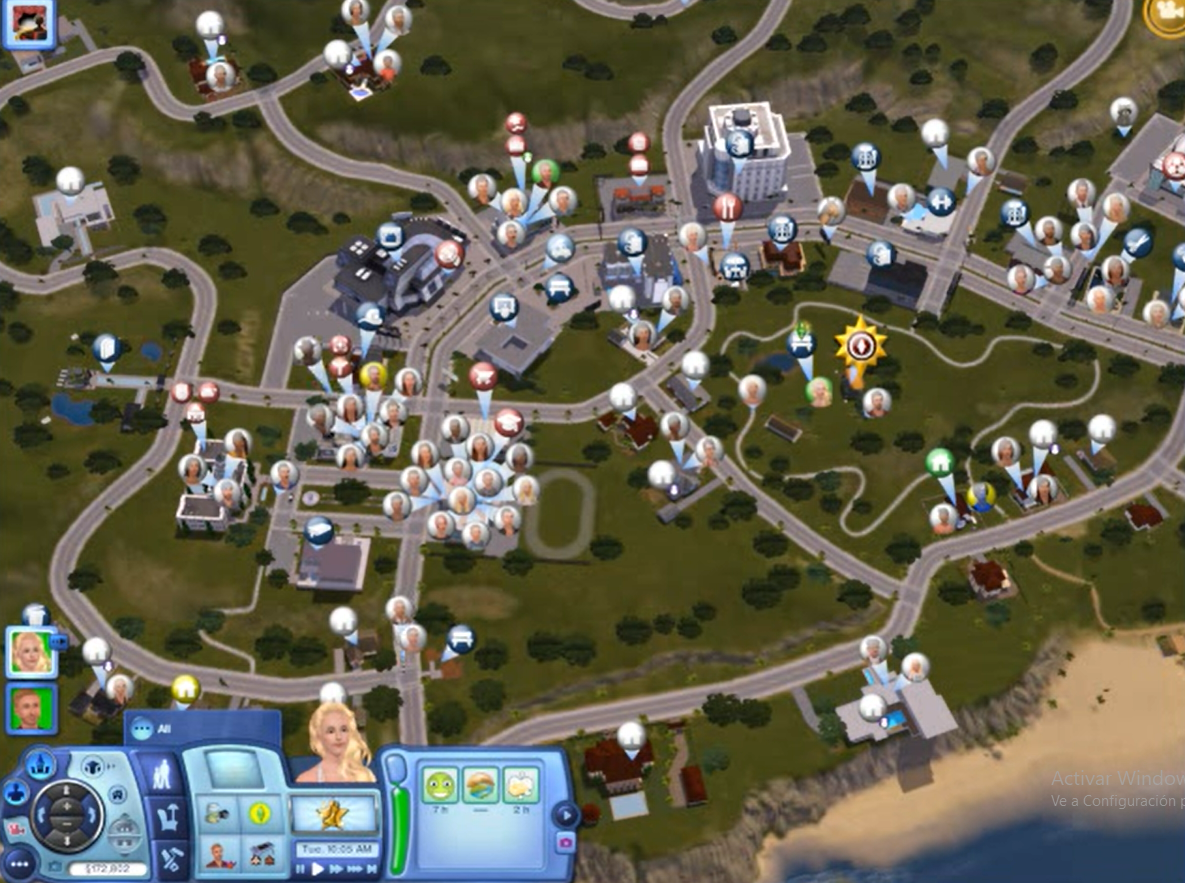
Task: Select the green home lot map tag
Action: pyautogui.click(x=939, y=462)
